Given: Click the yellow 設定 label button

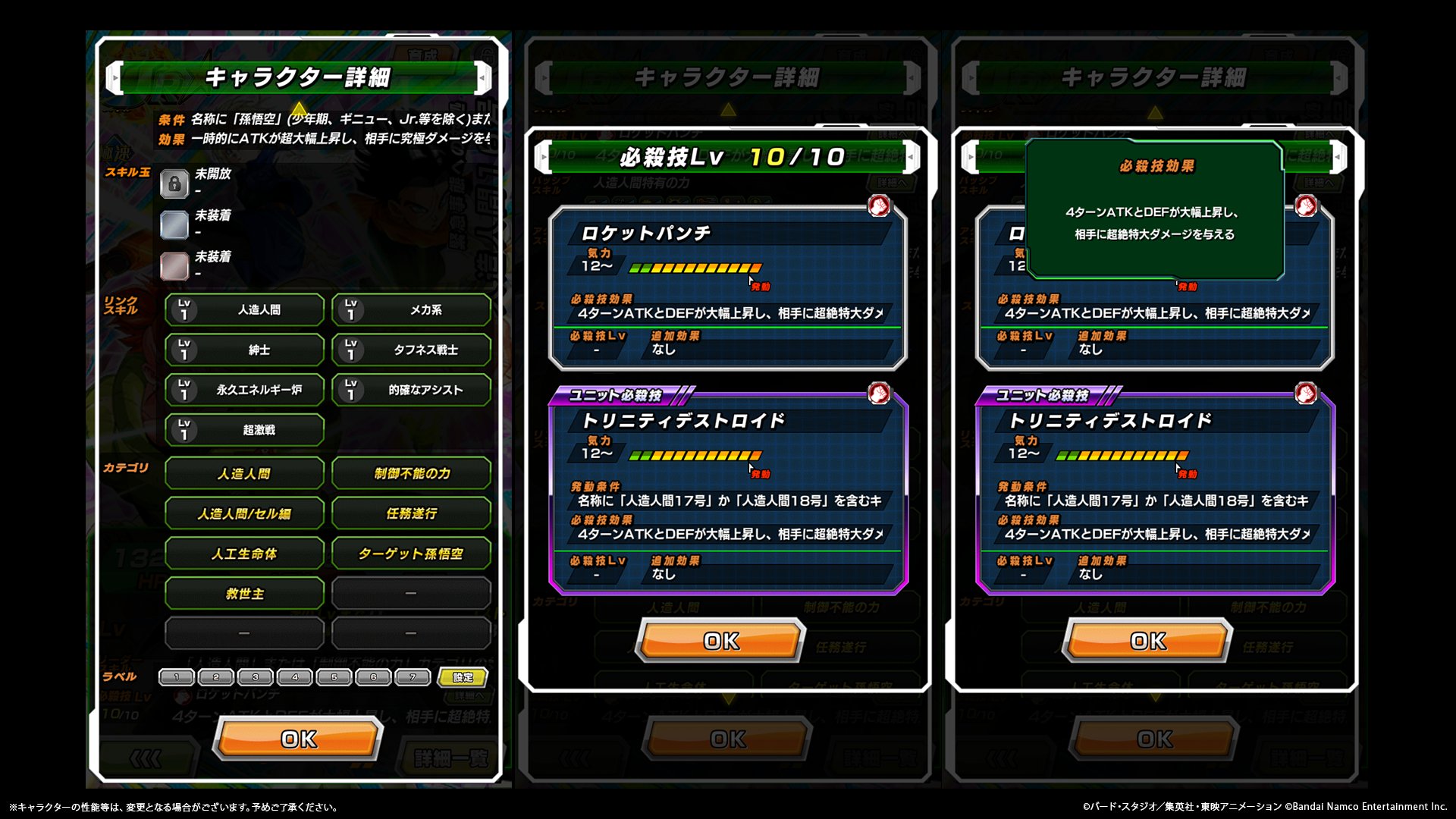Looking at the screenshot, I should pos(463,677).
